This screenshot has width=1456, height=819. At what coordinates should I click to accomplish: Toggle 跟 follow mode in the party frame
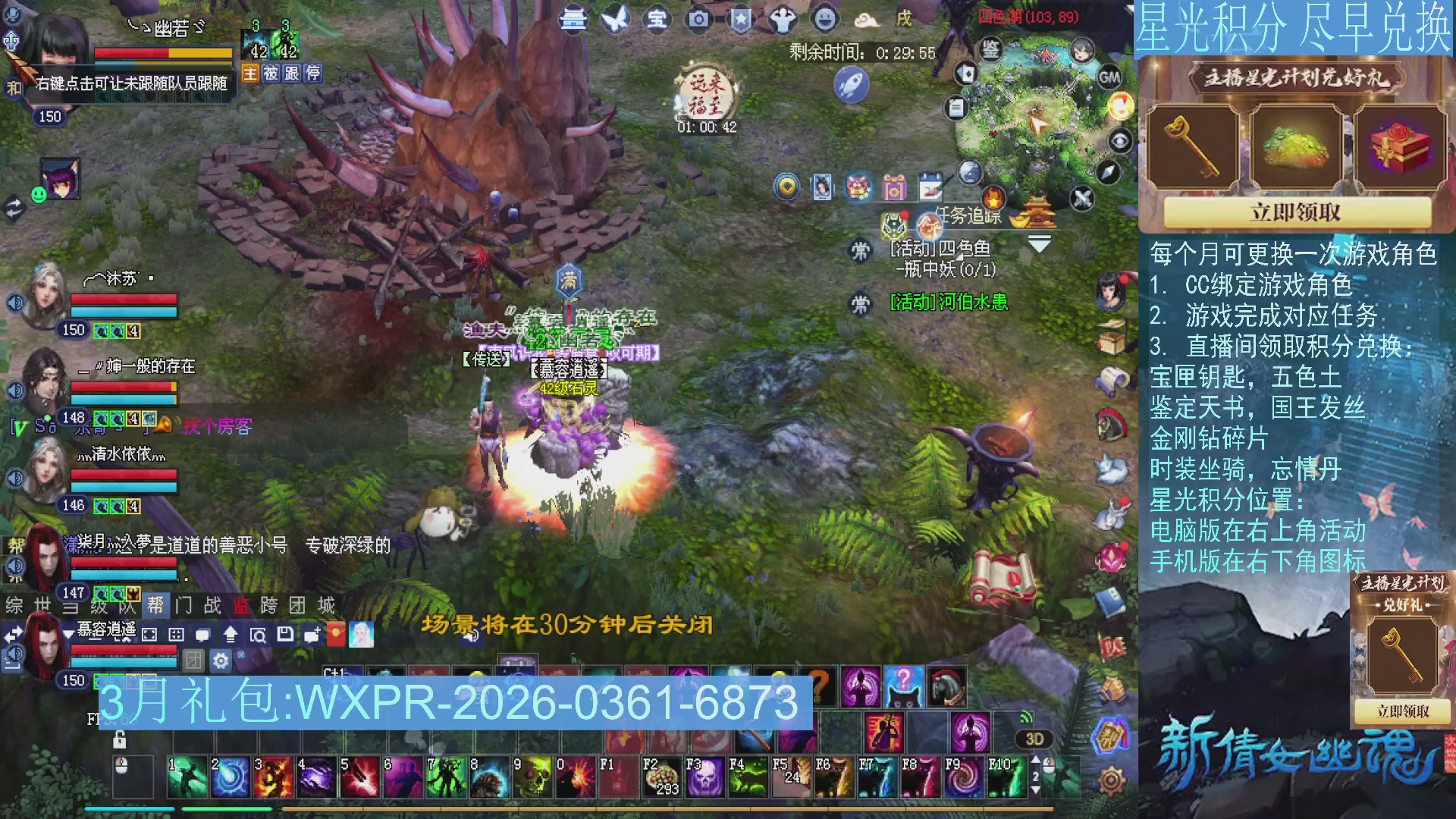click(291, 73)
